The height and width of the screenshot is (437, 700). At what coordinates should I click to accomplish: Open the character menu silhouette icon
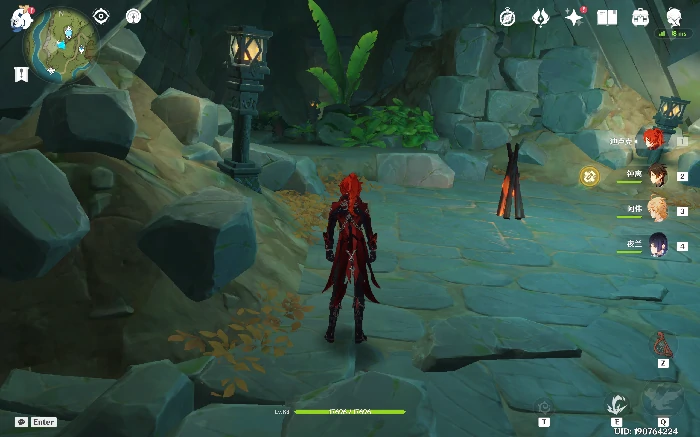673,17
